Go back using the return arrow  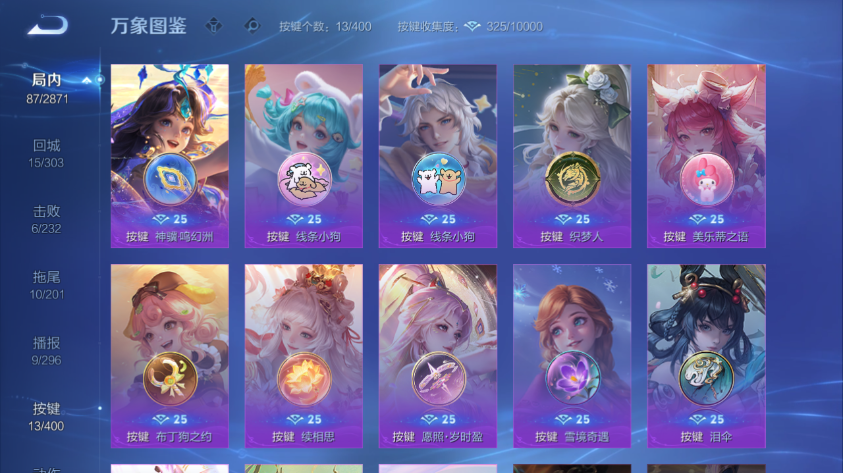47,26
